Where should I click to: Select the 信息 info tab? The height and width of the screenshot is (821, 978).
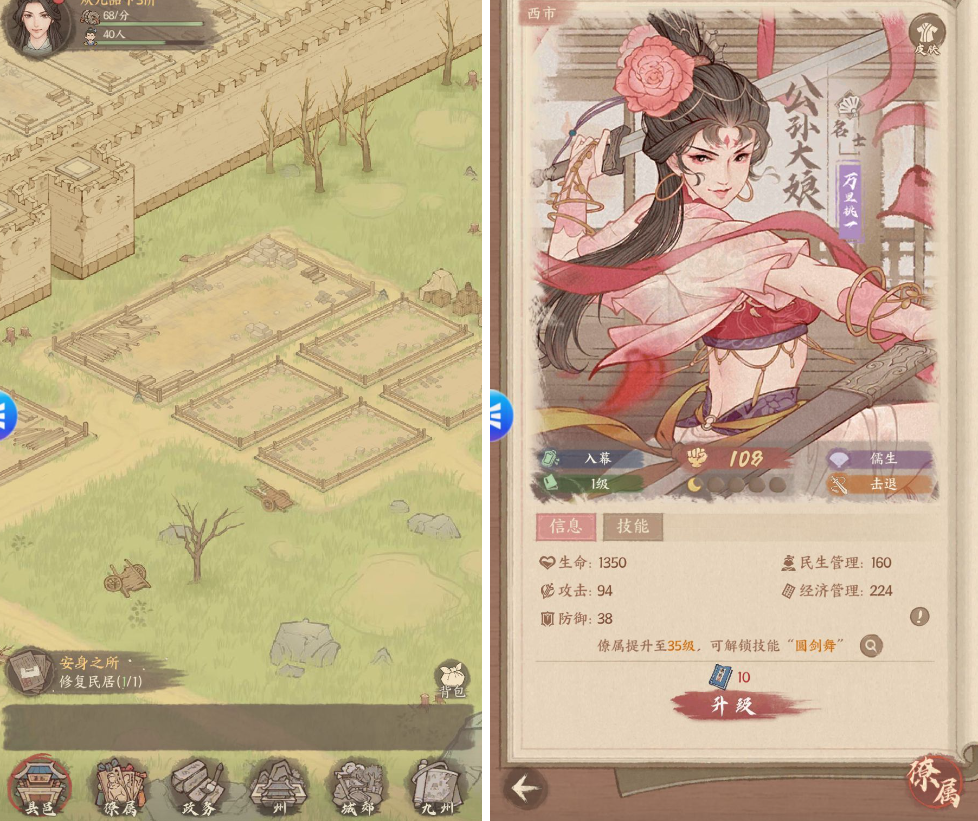[x=566, y=527]
